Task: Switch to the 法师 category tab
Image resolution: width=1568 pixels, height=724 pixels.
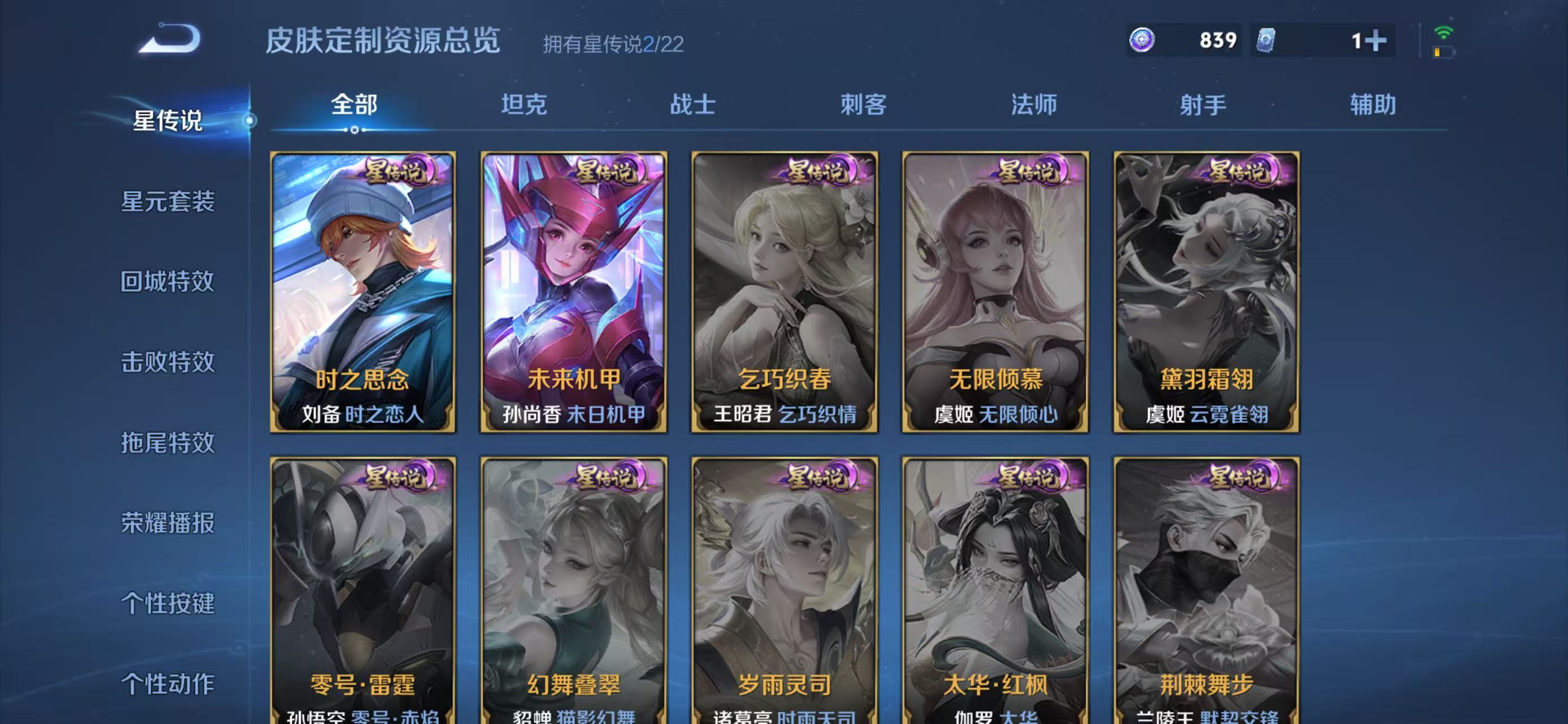Action: tap(1035, 105)
